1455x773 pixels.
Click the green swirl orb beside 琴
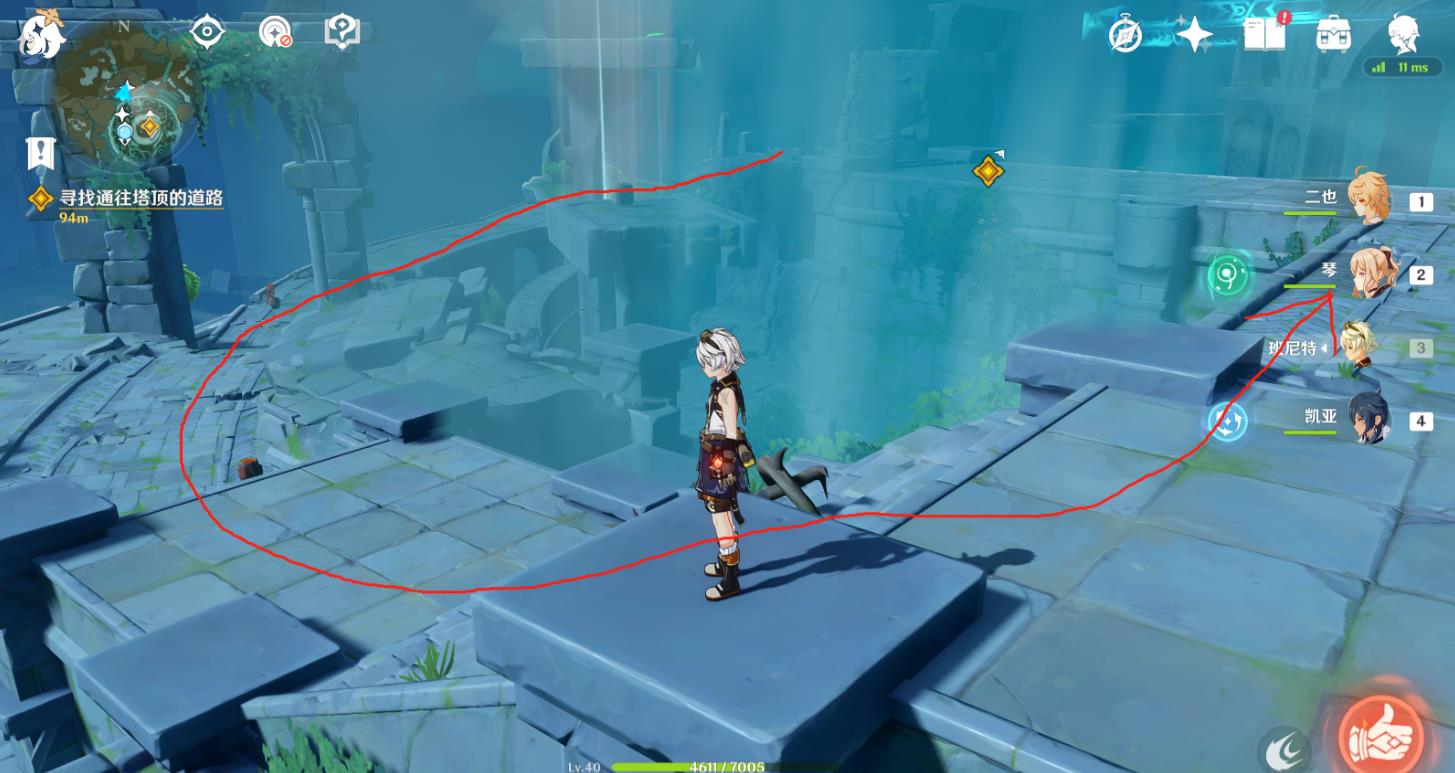tap(1224, 274)
